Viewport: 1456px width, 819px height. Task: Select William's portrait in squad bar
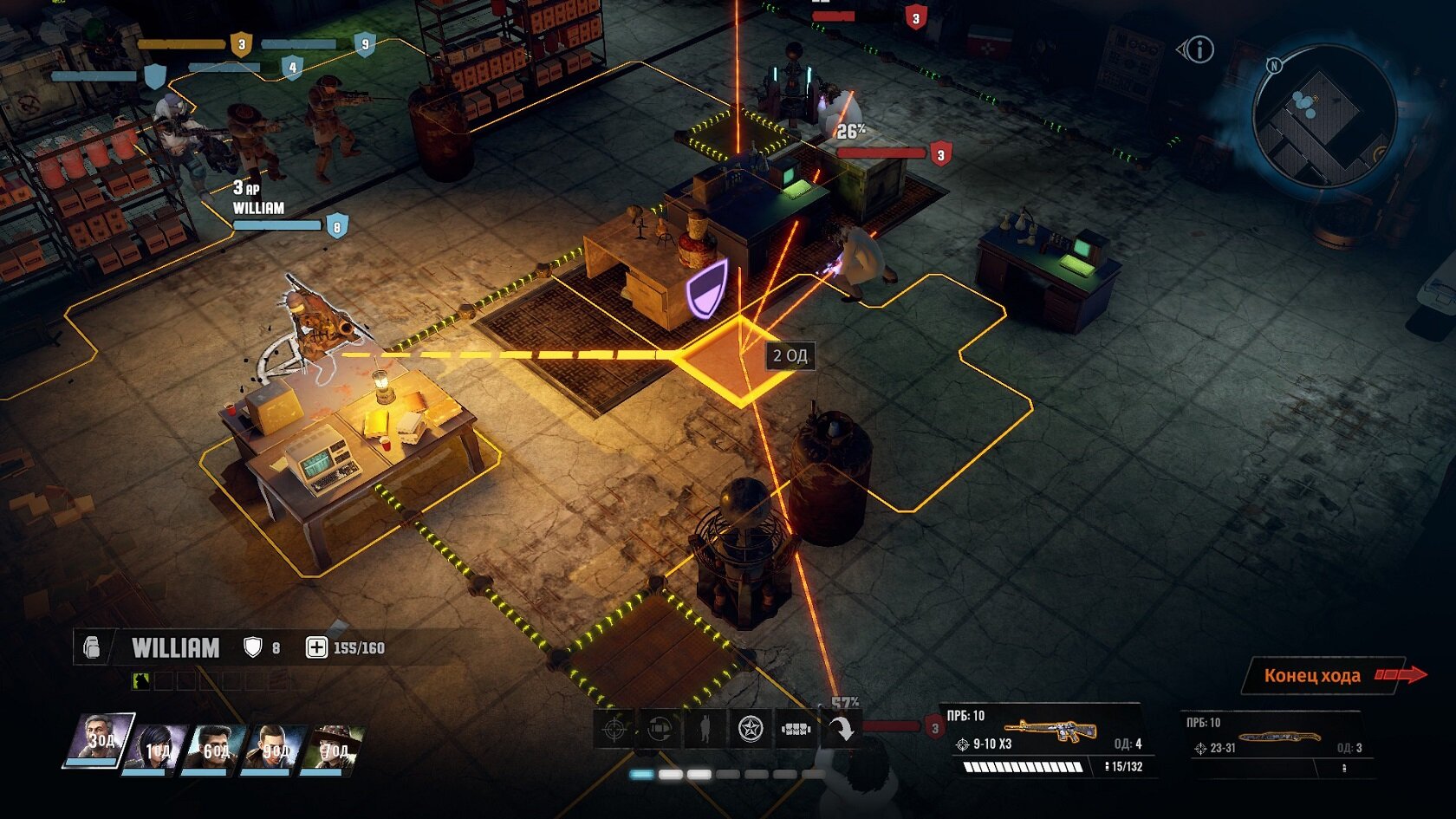[x=101, y=739]
